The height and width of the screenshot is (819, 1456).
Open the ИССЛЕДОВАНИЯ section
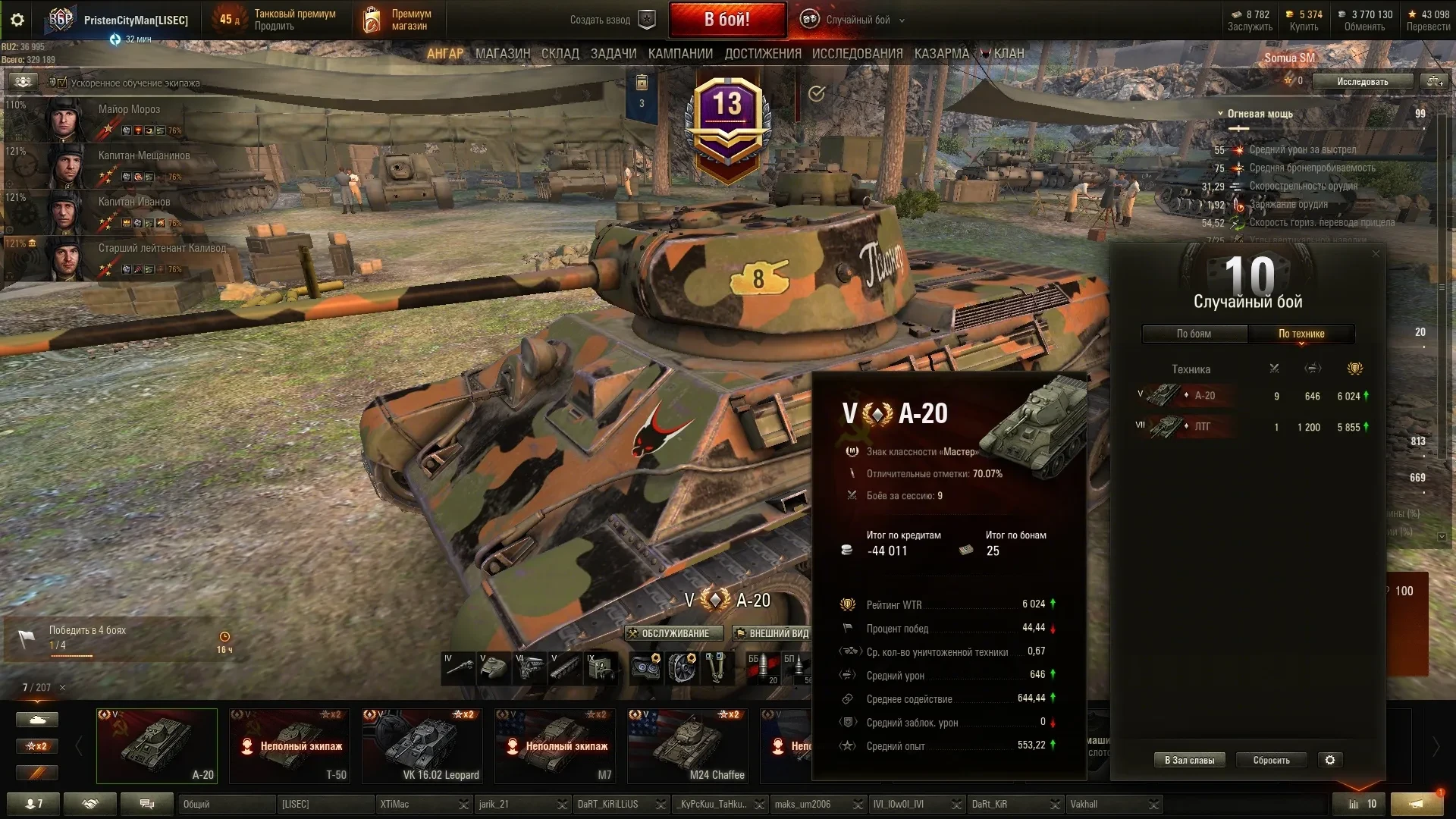pyautogui.click(x=857, y=54)
